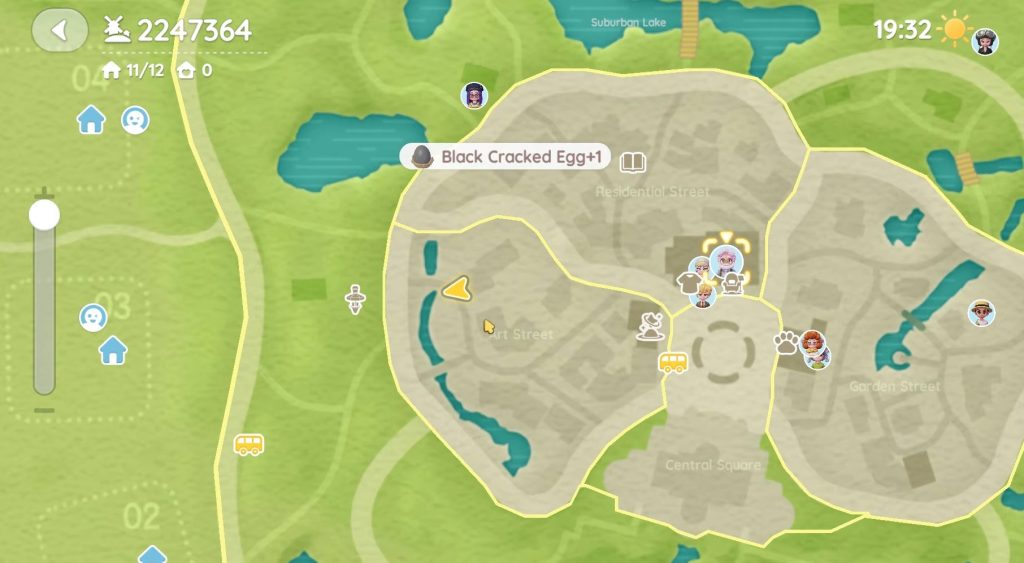The width and height of the screenshot is (1024, 563).
Task: Select the bus stop marker on the grassland
Action: tap(249, 443)
